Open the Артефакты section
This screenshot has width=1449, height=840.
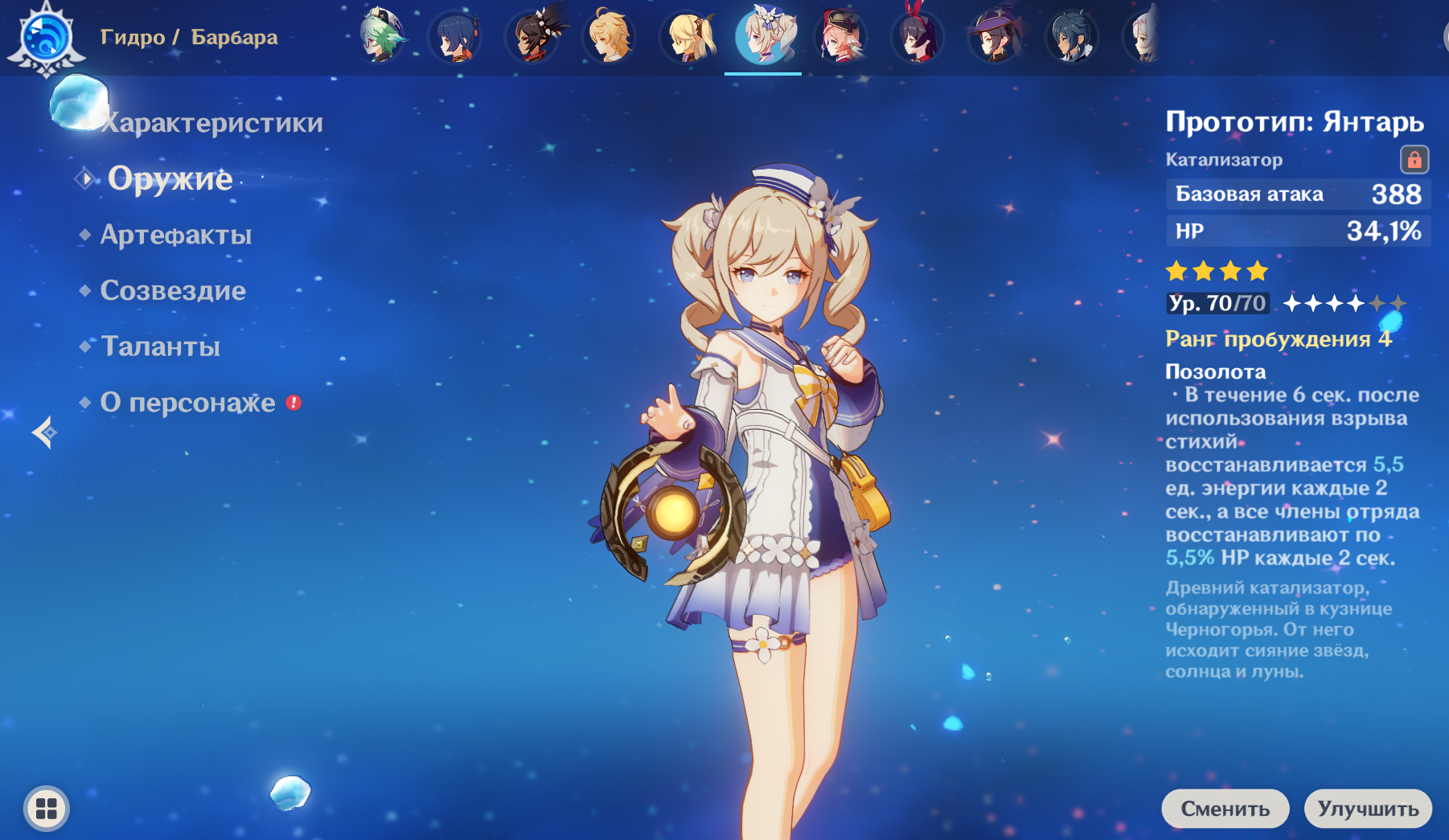click(x=175, y=235)
